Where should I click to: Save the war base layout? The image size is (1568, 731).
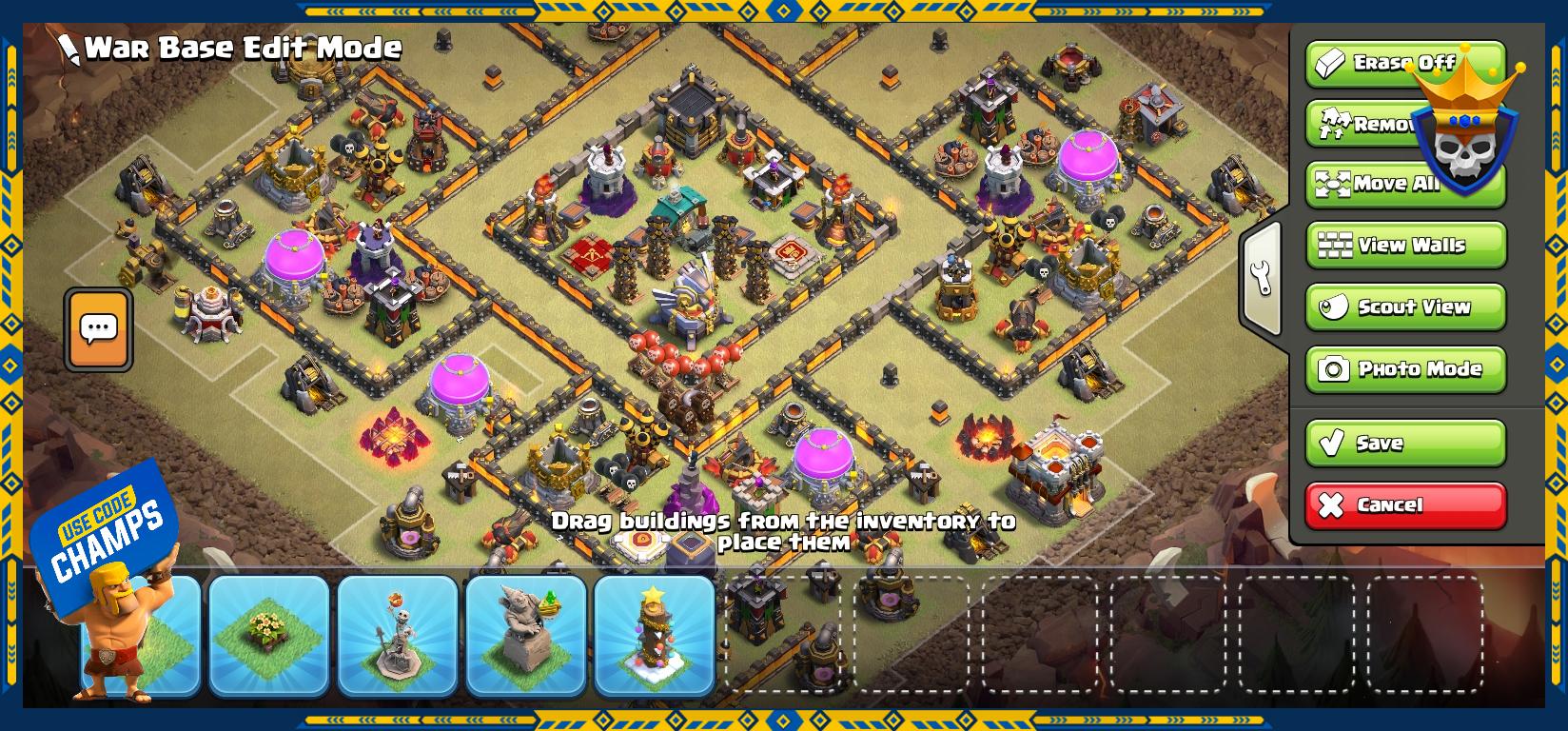tap(1405, 444)
